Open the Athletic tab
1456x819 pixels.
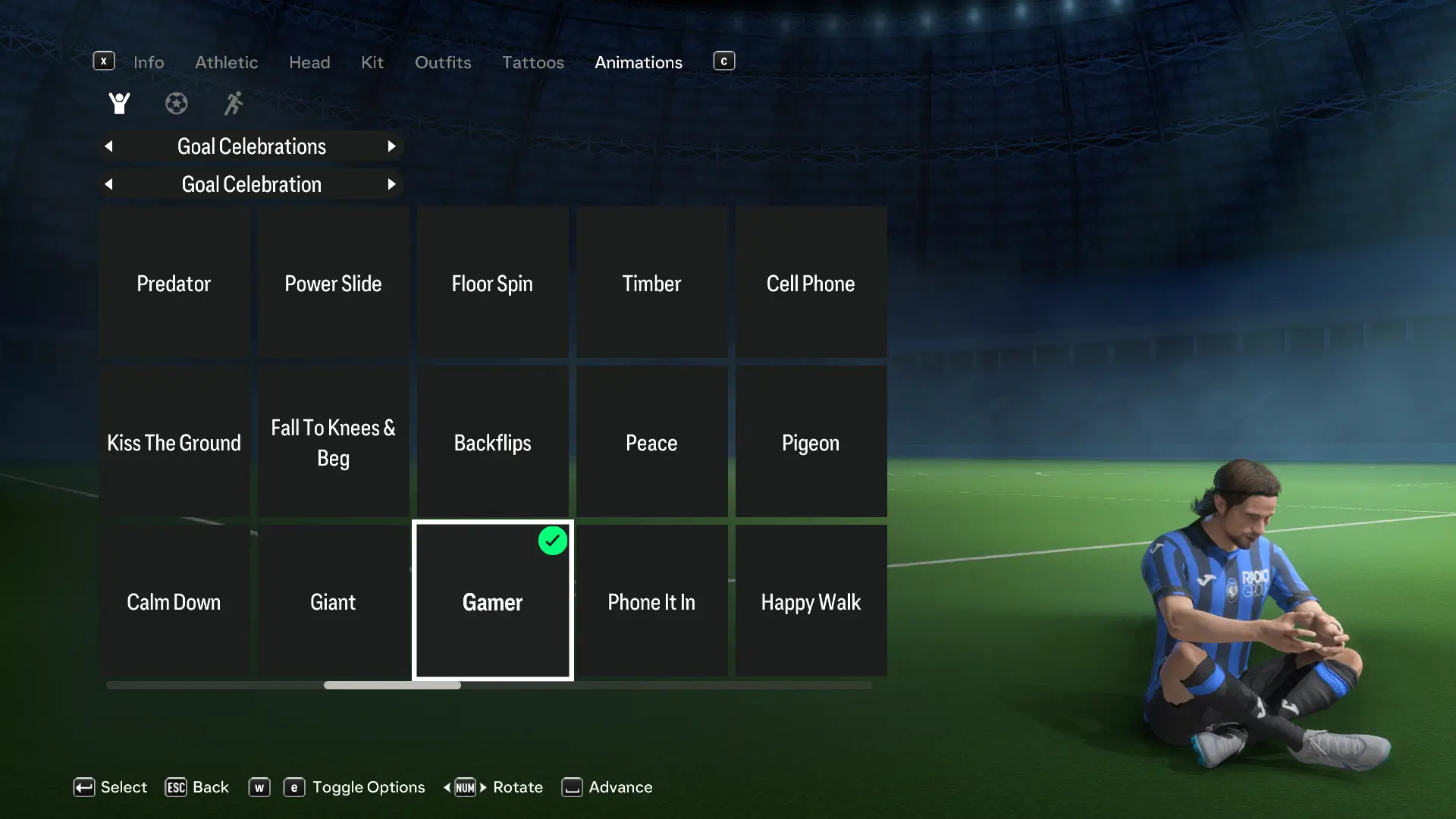coord(226,62)
